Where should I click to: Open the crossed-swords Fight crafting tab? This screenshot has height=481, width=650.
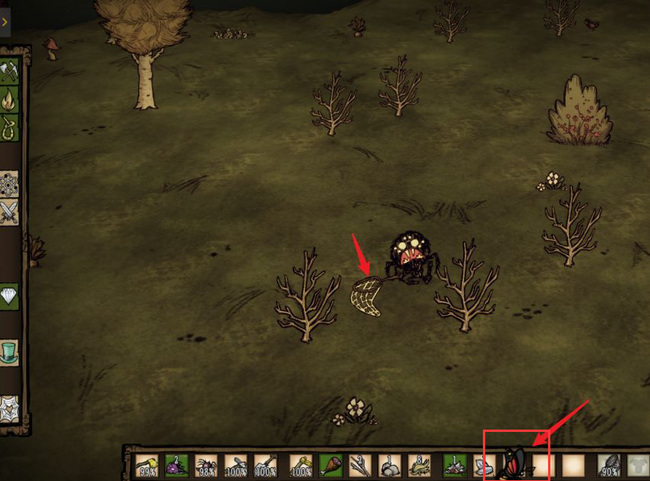coord(10,211)
